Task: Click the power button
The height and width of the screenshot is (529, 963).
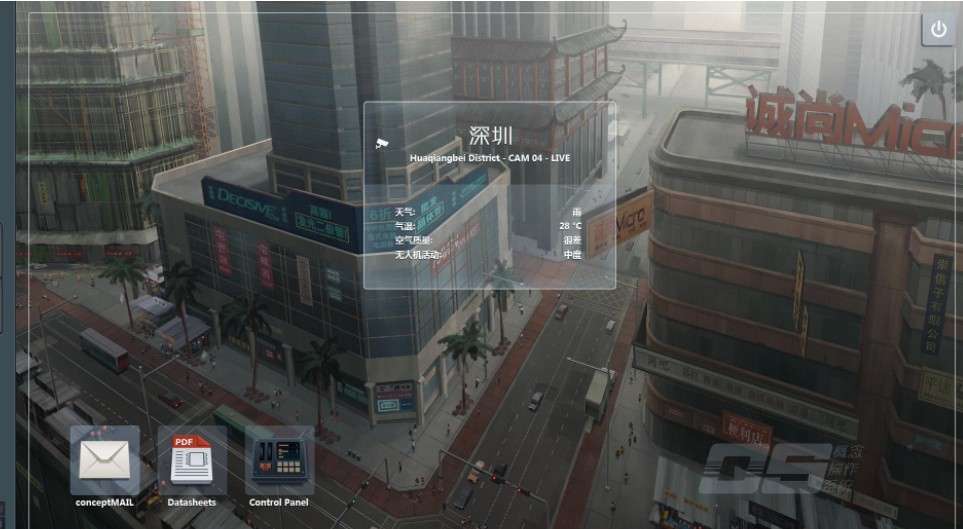Action: pyautogui.click(x=938, y=30)
